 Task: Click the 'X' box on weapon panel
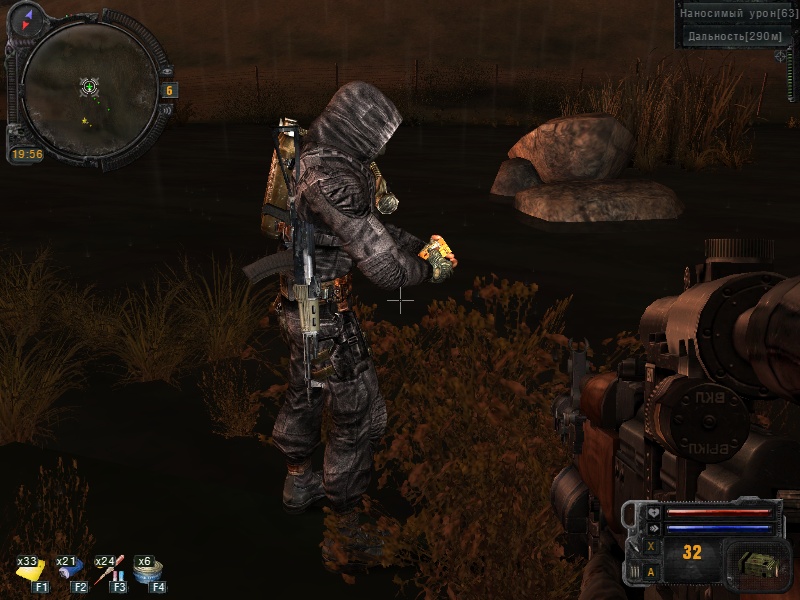tap(651, 547)
